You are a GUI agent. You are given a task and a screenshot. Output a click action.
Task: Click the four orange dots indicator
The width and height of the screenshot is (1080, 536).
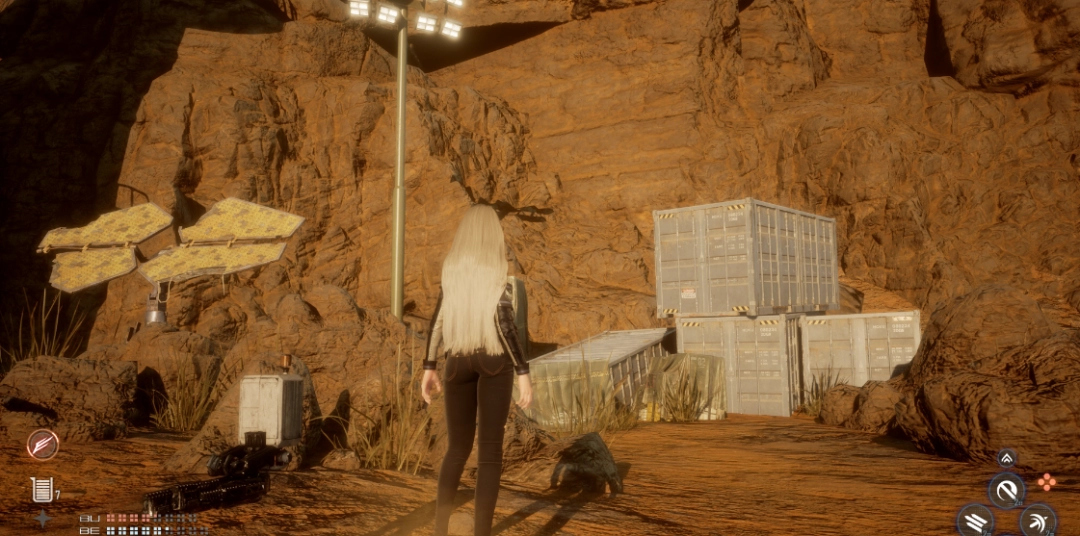tap(1046, 482)
